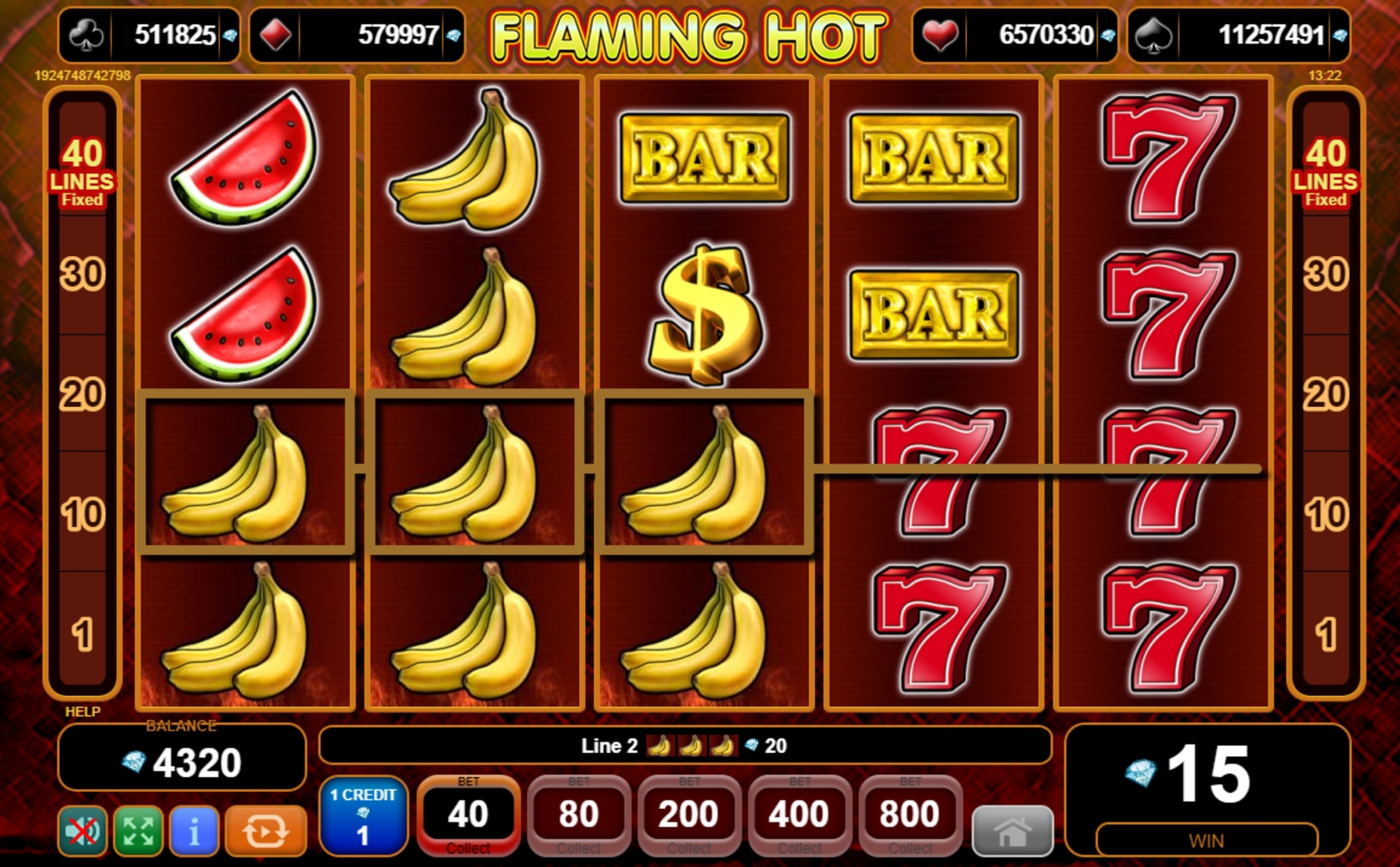Pick the 400 bet button
Image resolution: width=1400 pixels, height=867 pixels.
tap(800, 815)
